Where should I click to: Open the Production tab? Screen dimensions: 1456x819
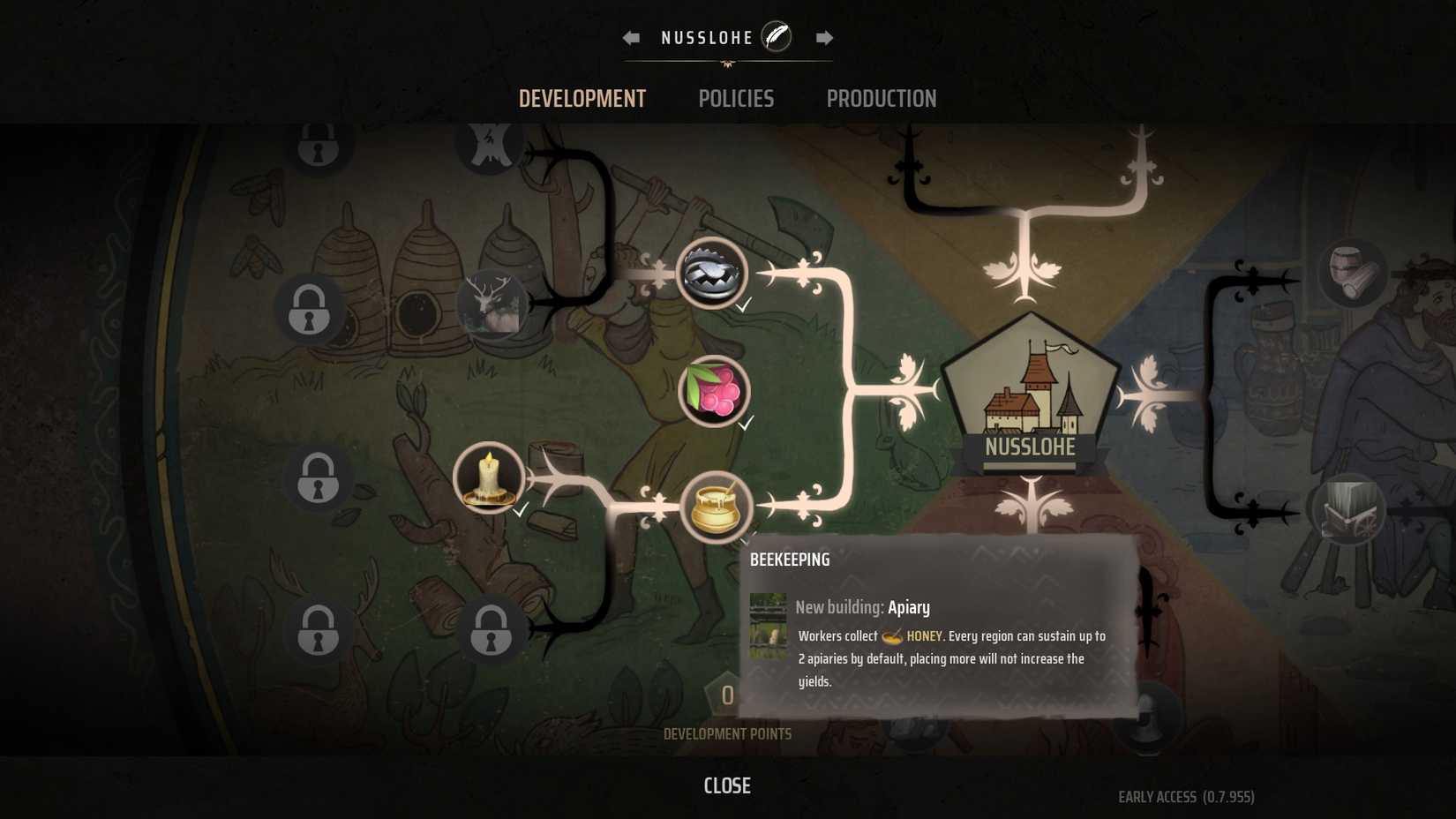pos(881,98)
